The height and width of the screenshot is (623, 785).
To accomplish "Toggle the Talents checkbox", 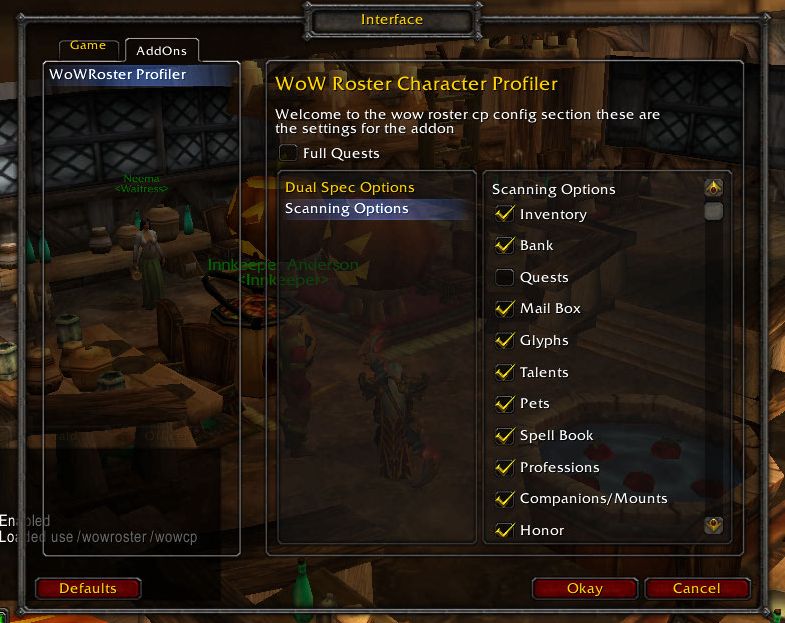I will 505,372.
